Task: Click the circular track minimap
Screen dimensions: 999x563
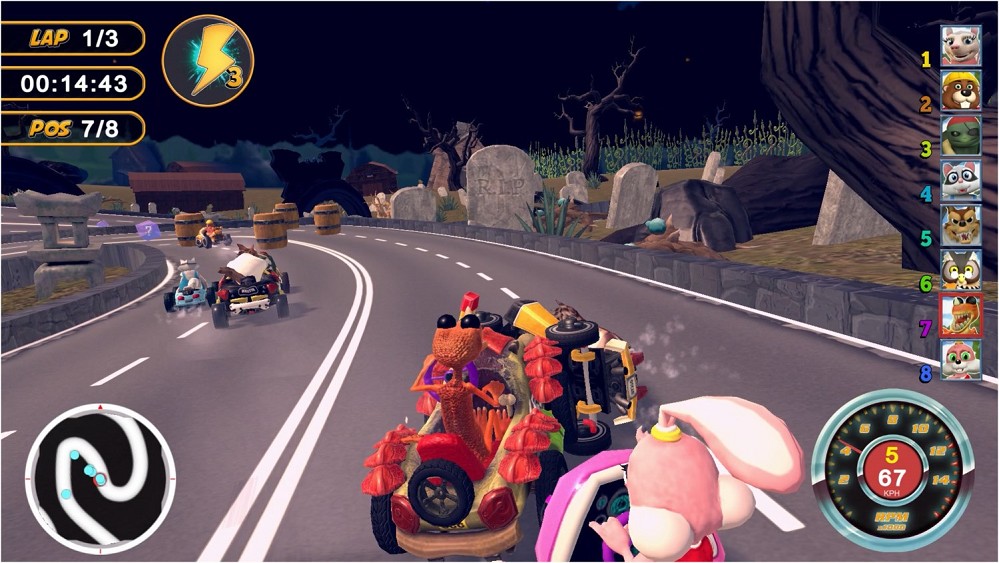Action: [99, 478]
